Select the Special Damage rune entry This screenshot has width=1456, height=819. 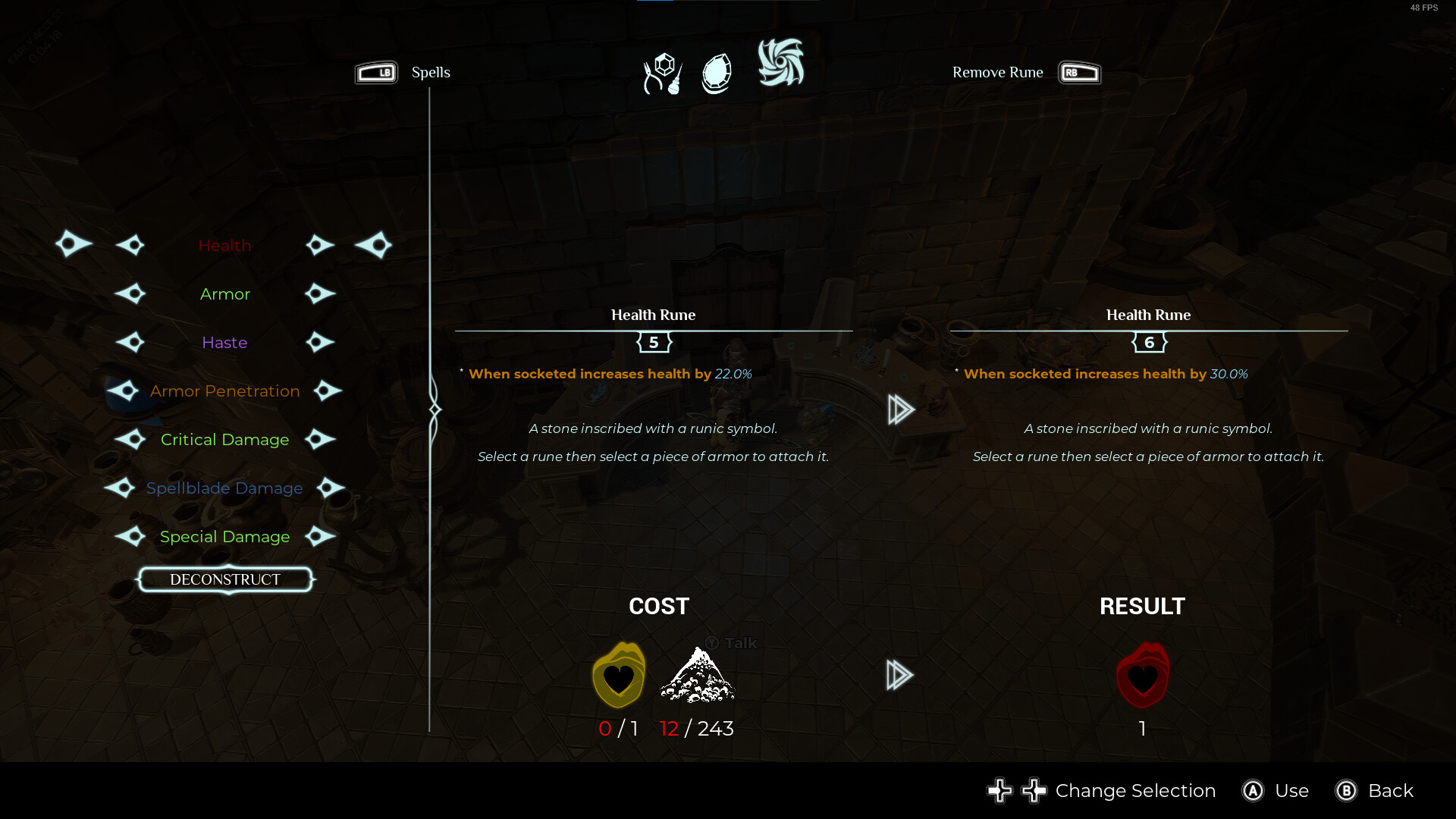click(224, 537)
